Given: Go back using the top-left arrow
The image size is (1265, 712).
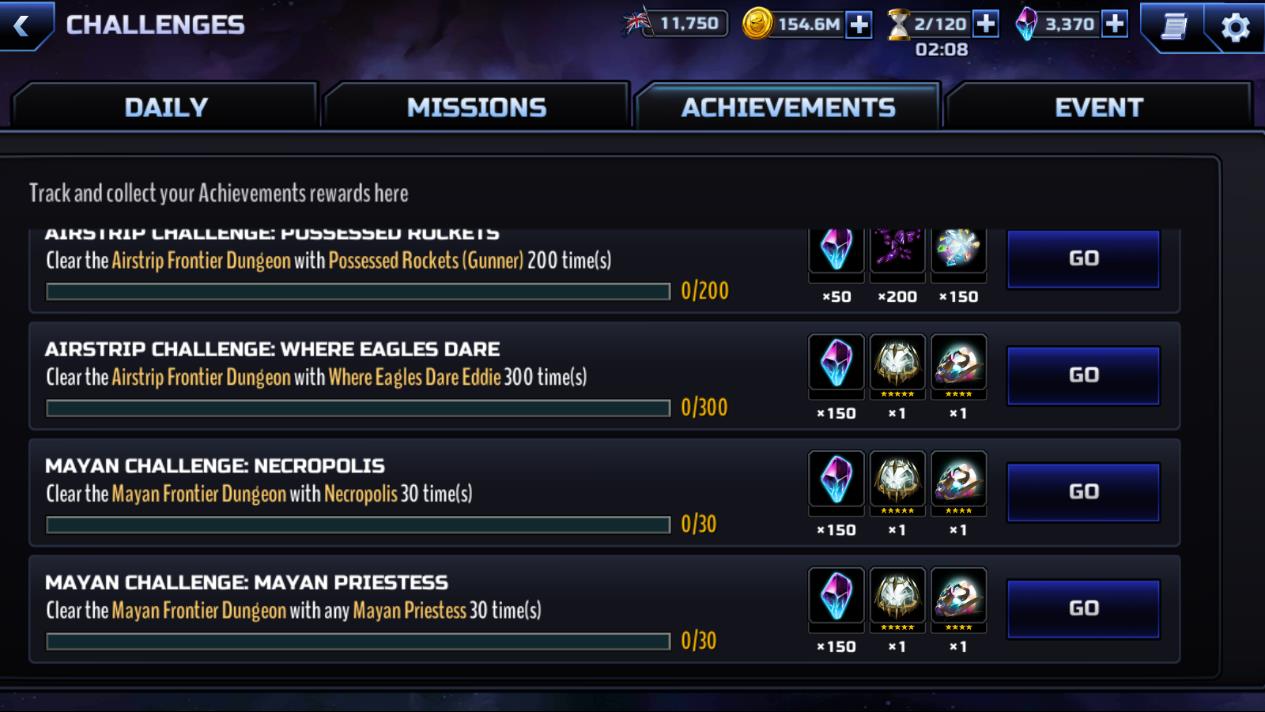Looking at the screenshot, I should click(x=22, y=25).
